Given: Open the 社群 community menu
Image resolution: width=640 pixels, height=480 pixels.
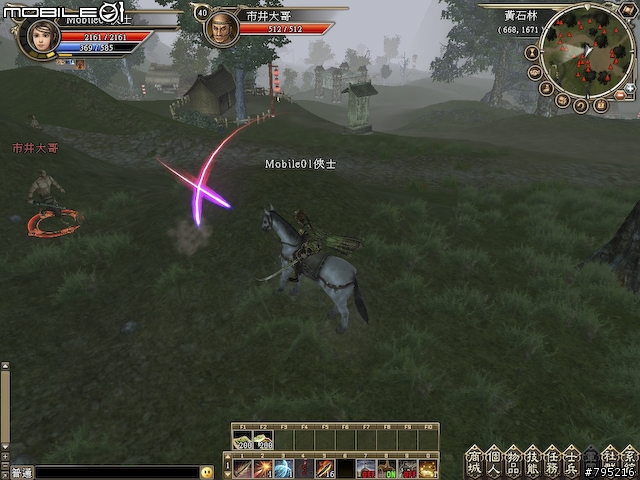Looking at the screenshot, I should [x=610, y=459].
